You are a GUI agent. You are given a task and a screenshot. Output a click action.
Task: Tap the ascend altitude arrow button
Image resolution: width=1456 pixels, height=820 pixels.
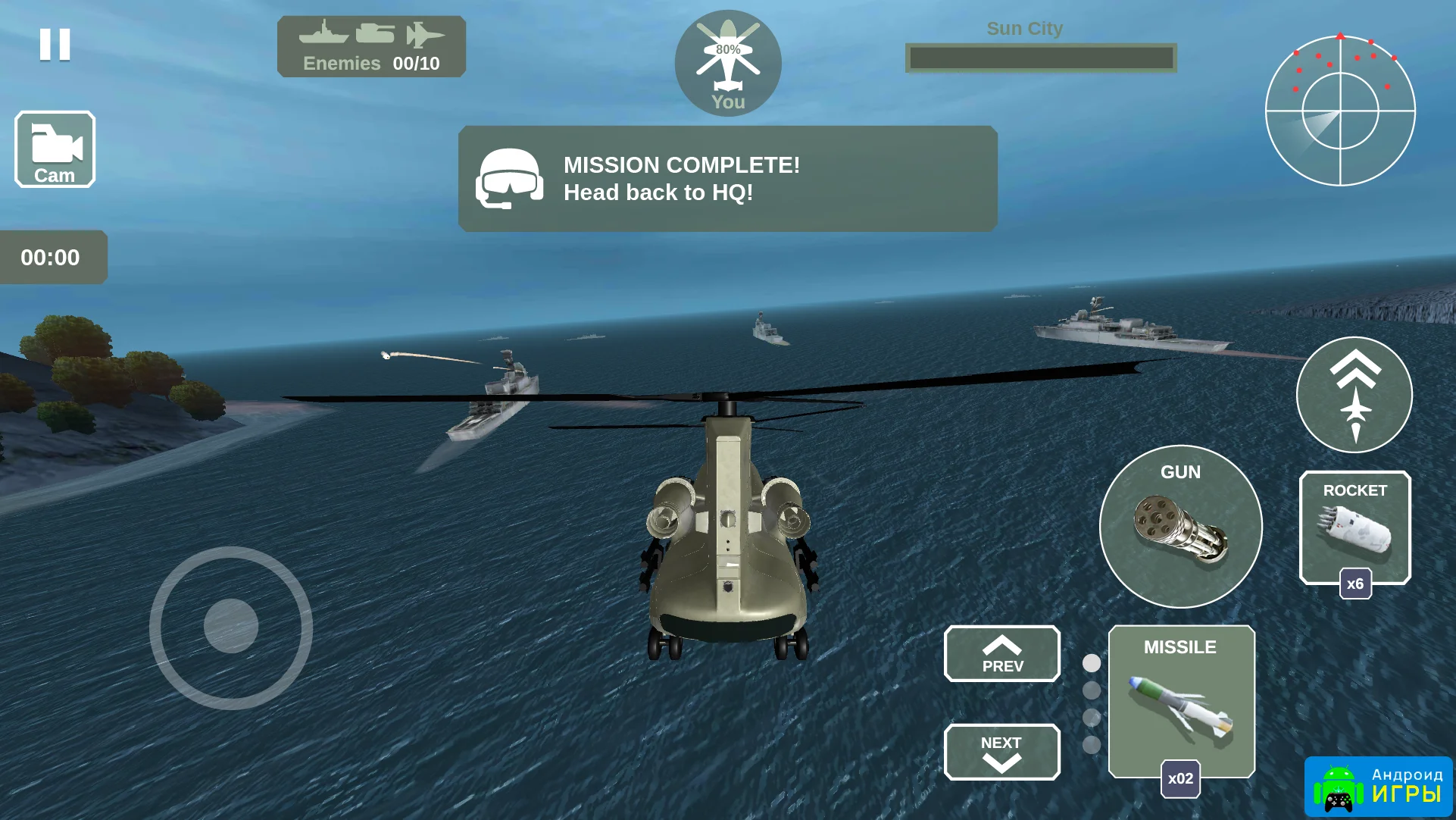click(x=1354, y=395)
